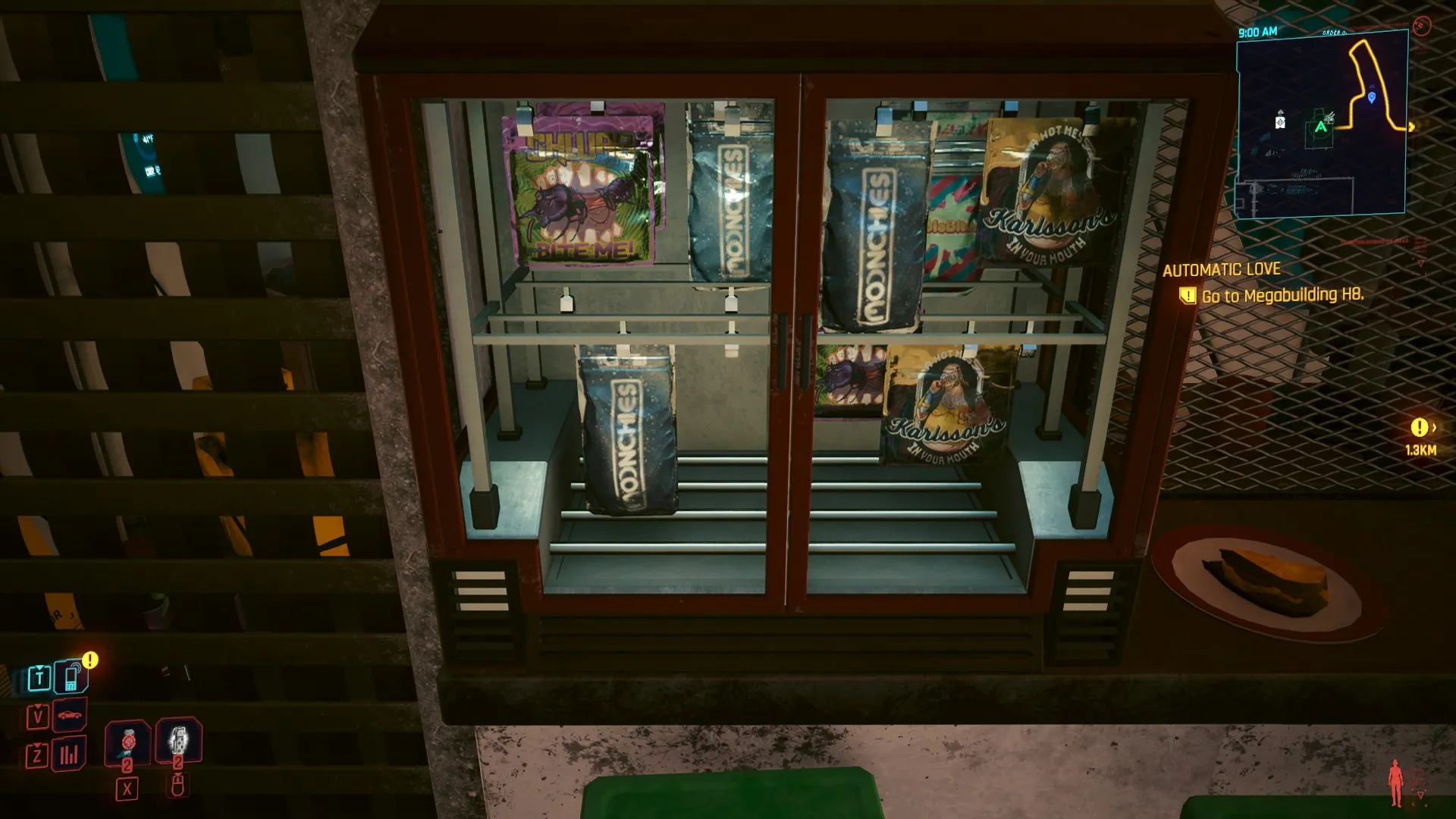Screen dimensions: 1456x819
Task: Click the yellow 1.3KM objective waypoint marker
Action: click(1420, 428)
